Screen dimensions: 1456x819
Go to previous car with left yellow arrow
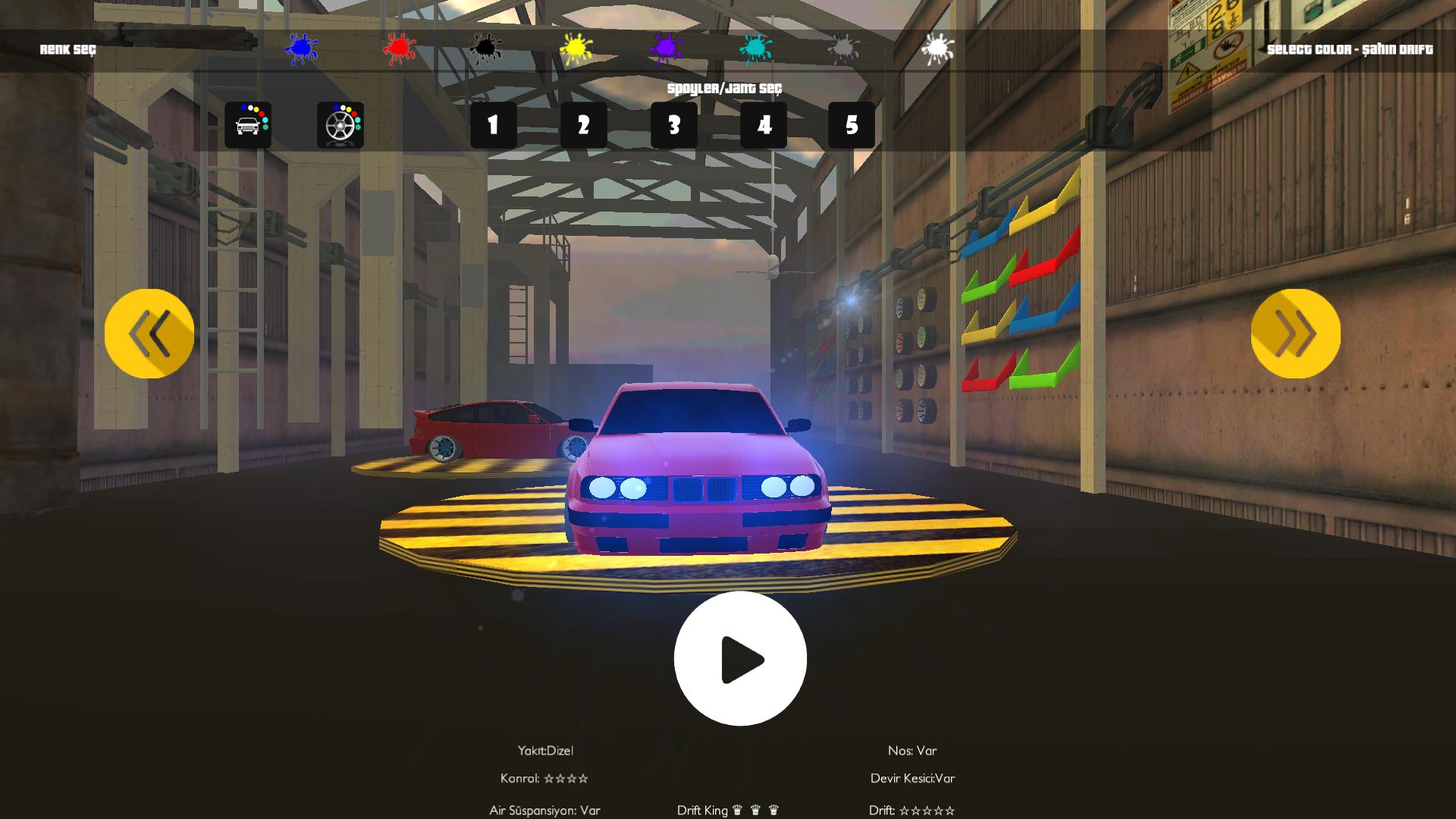coord(150,334)
